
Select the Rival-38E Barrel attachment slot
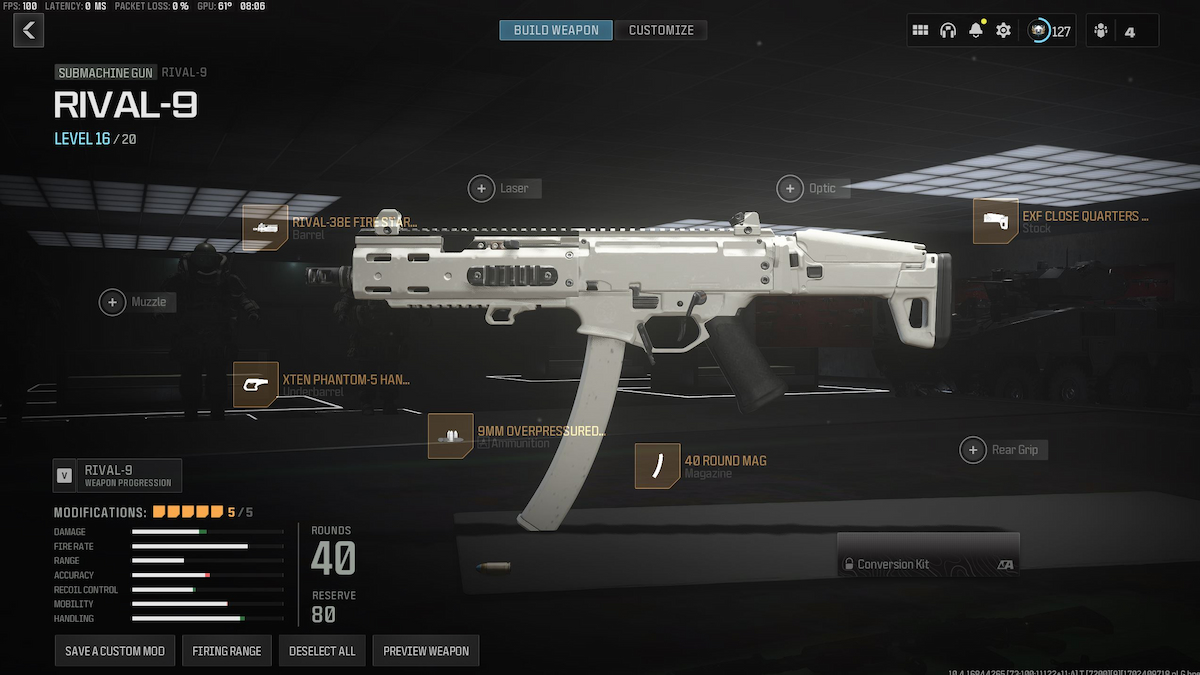(265, 228)
